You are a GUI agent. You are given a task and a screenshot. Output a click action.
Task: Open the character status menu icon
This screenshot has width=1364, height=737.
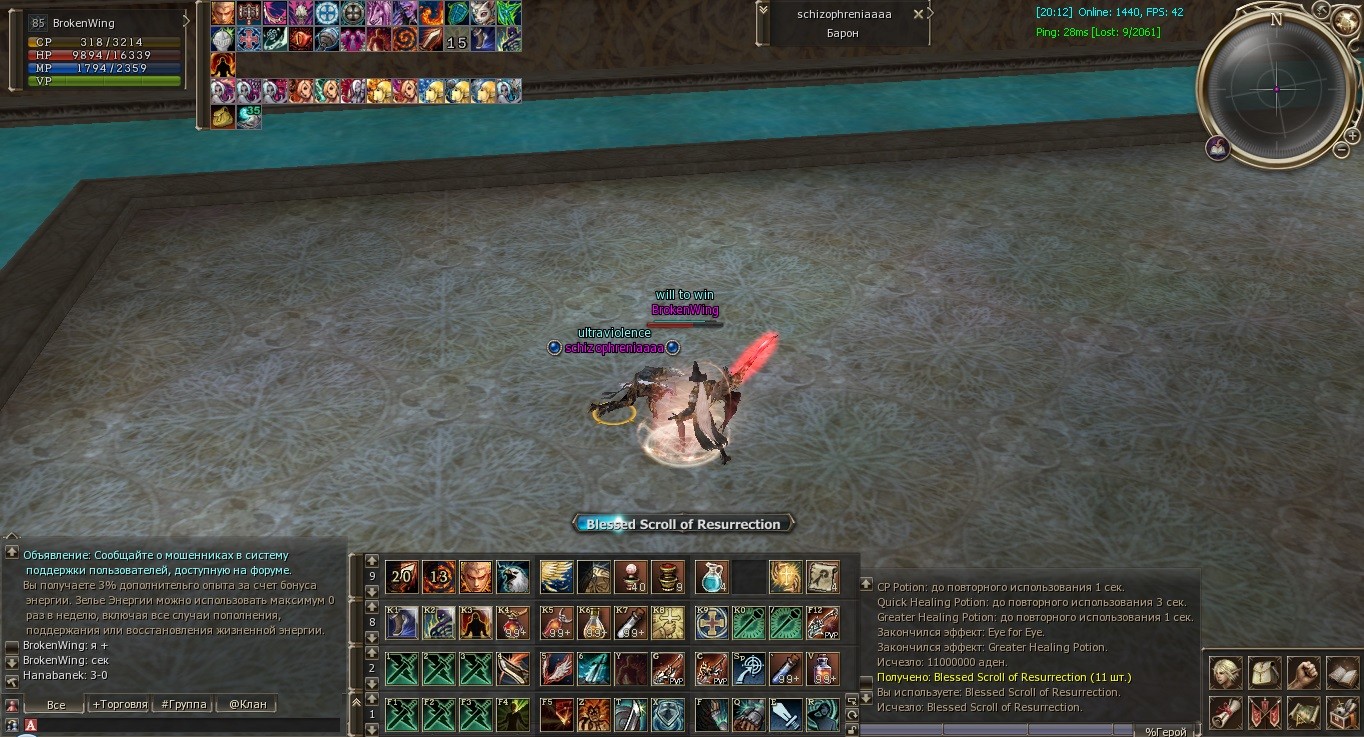pyautogui.click(x=1226, y=673)
